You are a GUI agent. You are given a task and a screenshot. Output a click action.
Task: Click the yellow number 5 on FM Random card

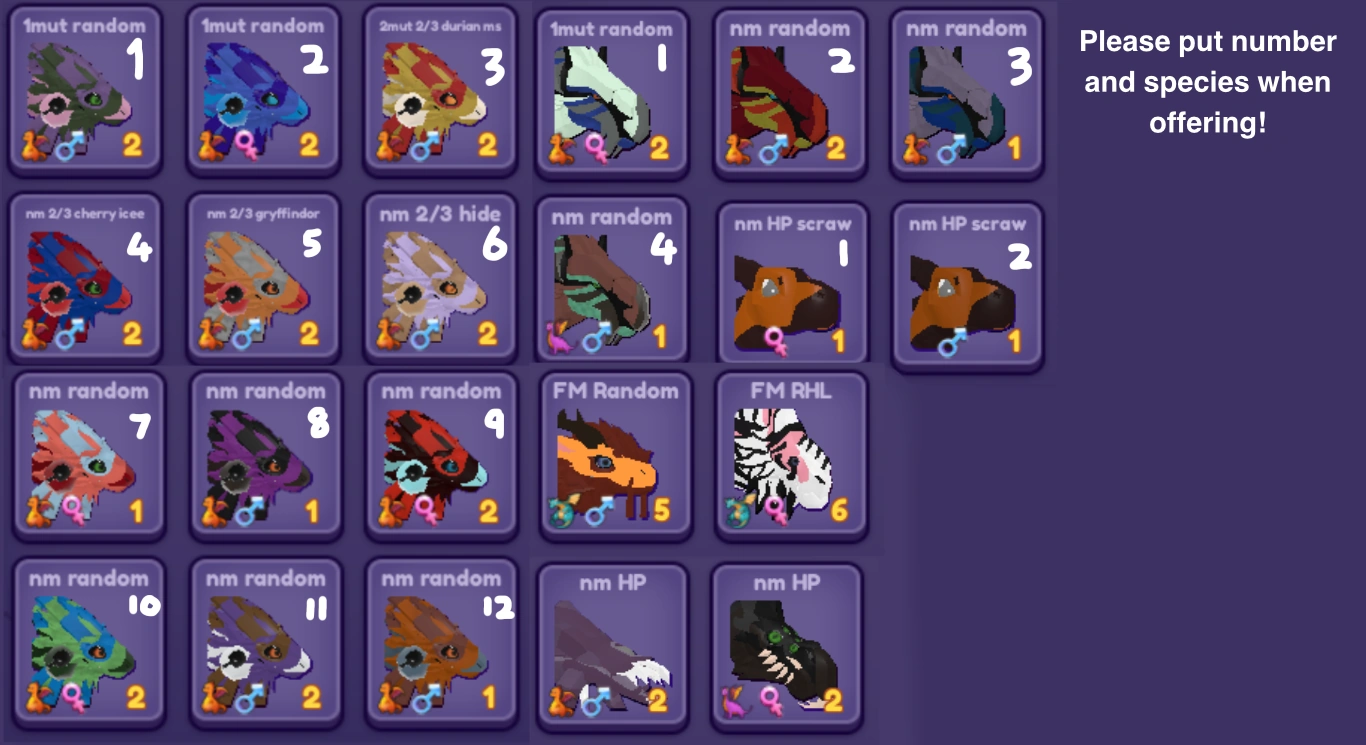click(x=662, y=510)
